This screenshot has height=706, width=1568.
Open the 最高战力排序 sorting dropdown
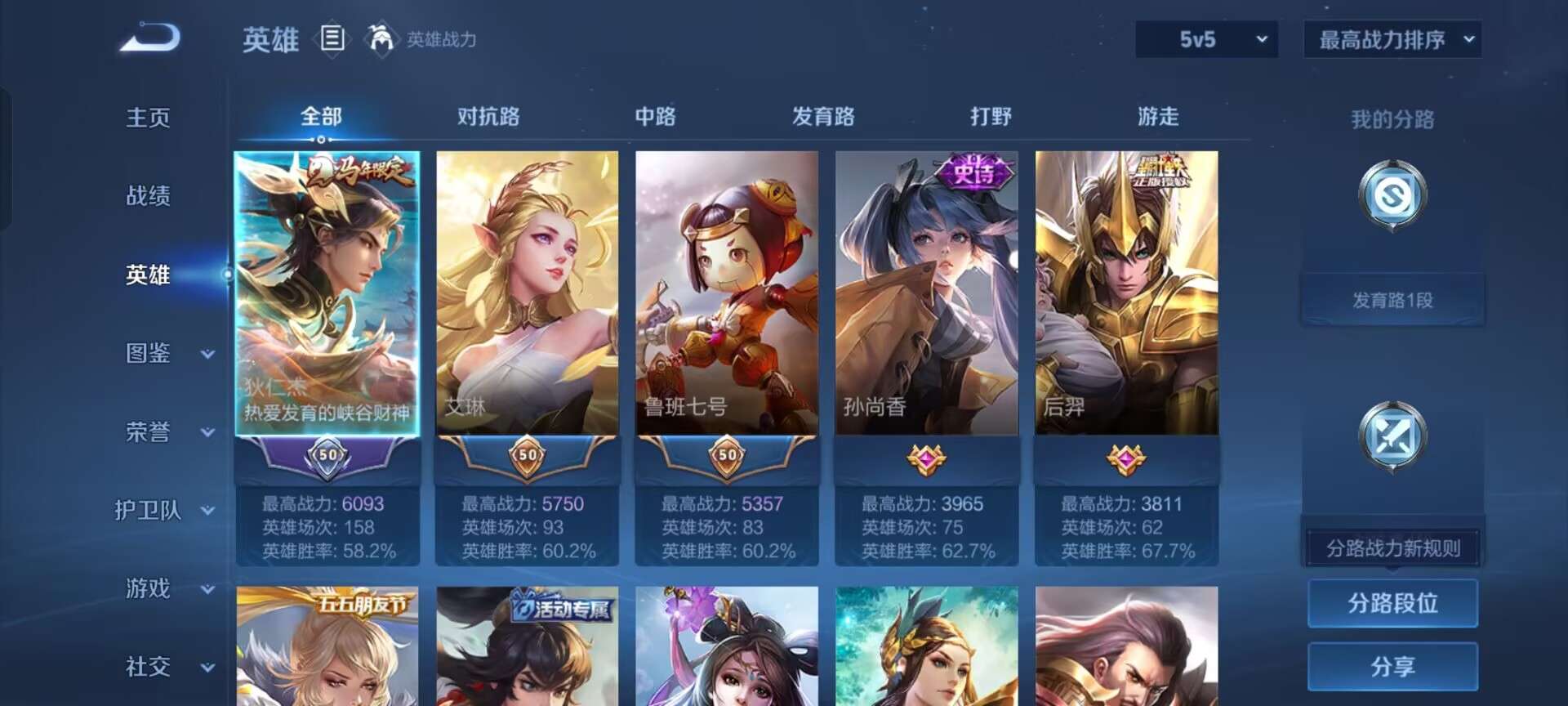point(1390,38)
